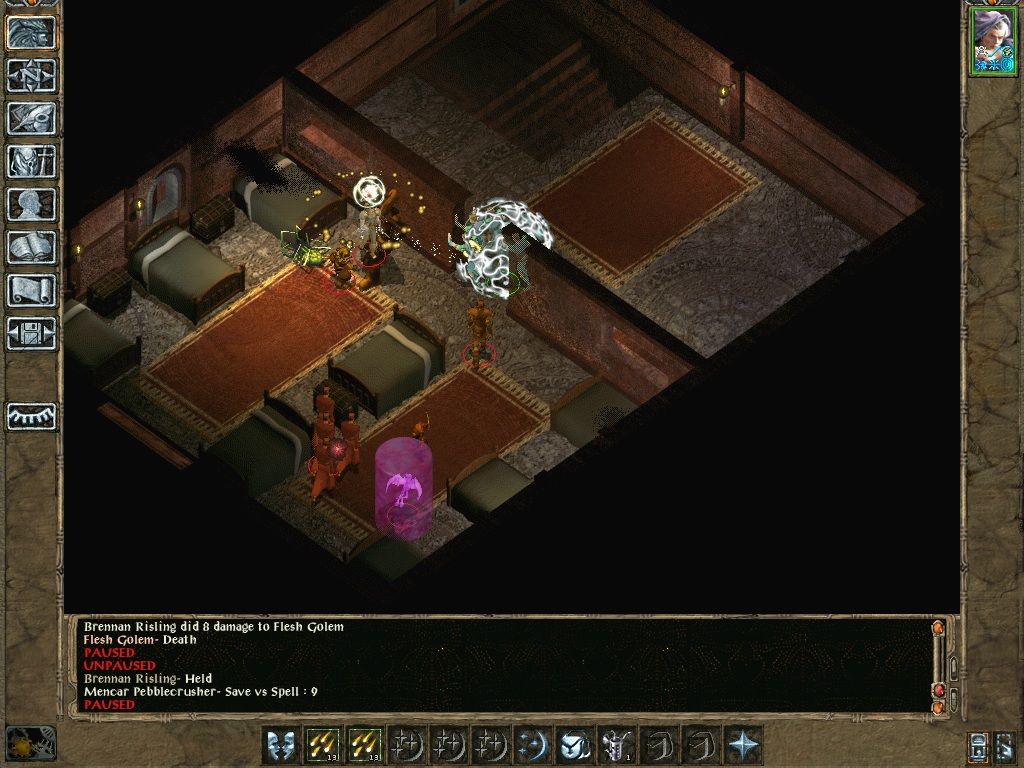Open the Mage Spellbook

[x=32, y=247]
